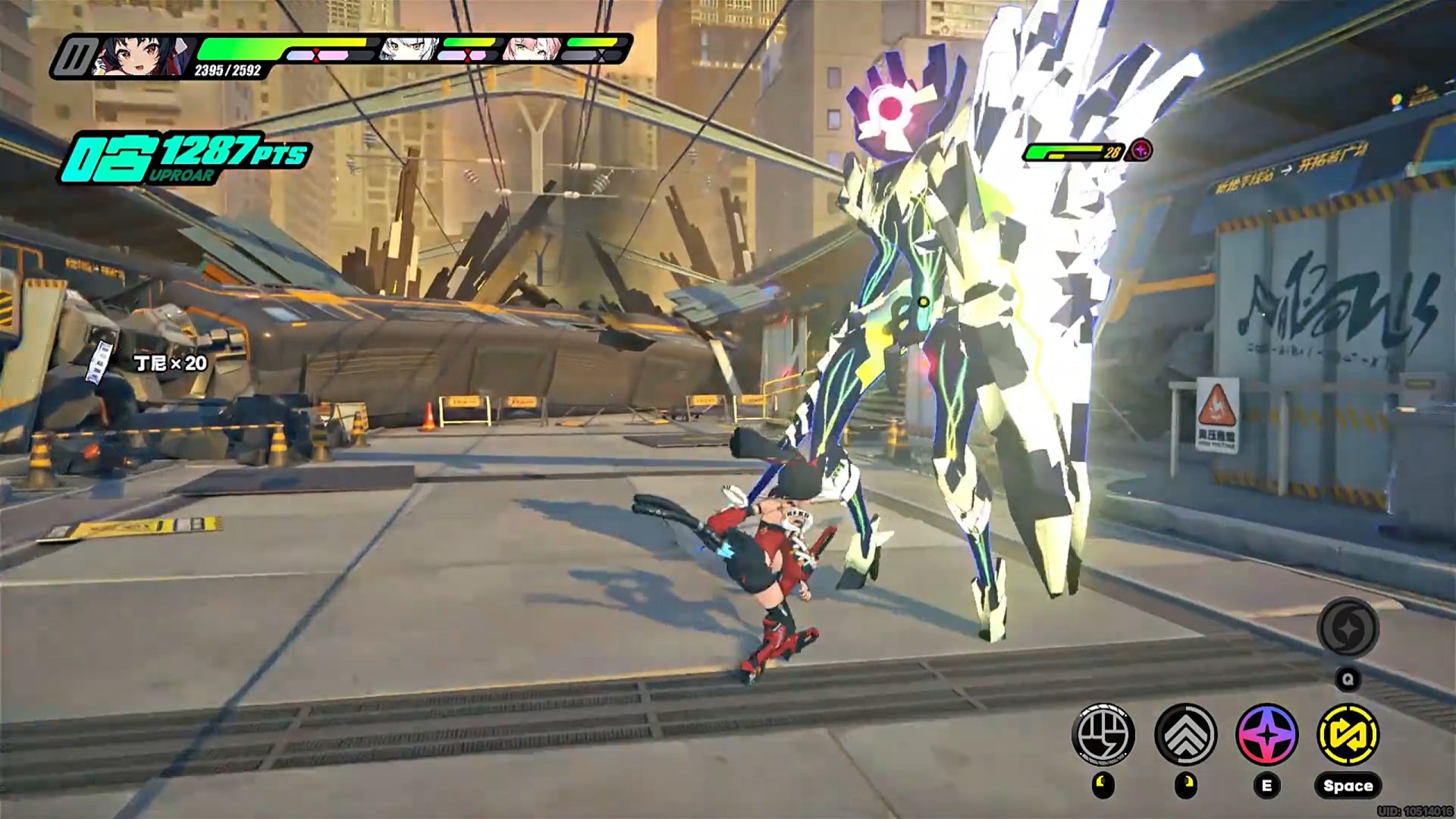This screenshot has height=819, width=1456.
Task: Use the fist basic attack icon
Action: coord(1103,734)
